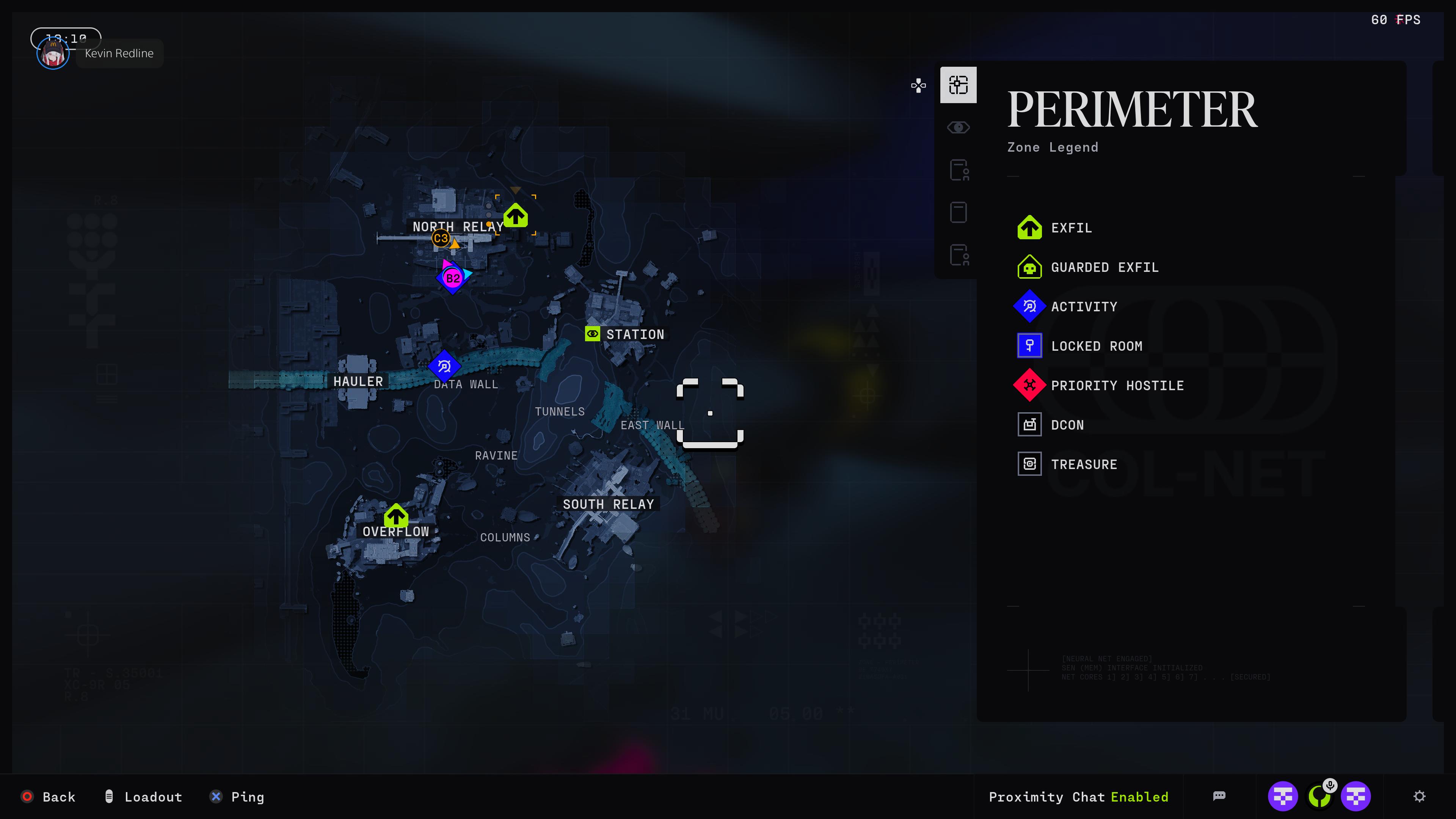Choose the Guarded Exfil legend entry
The height and width of the screenshot is (819, 1456).
pos(1104,267)
